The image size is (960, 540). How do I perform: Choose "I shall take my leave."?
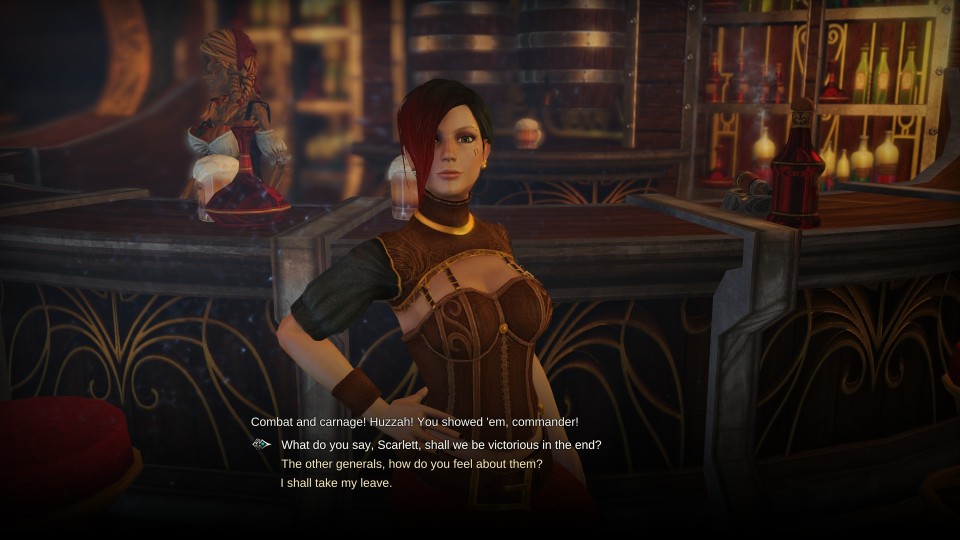click(x=336, y=483)
